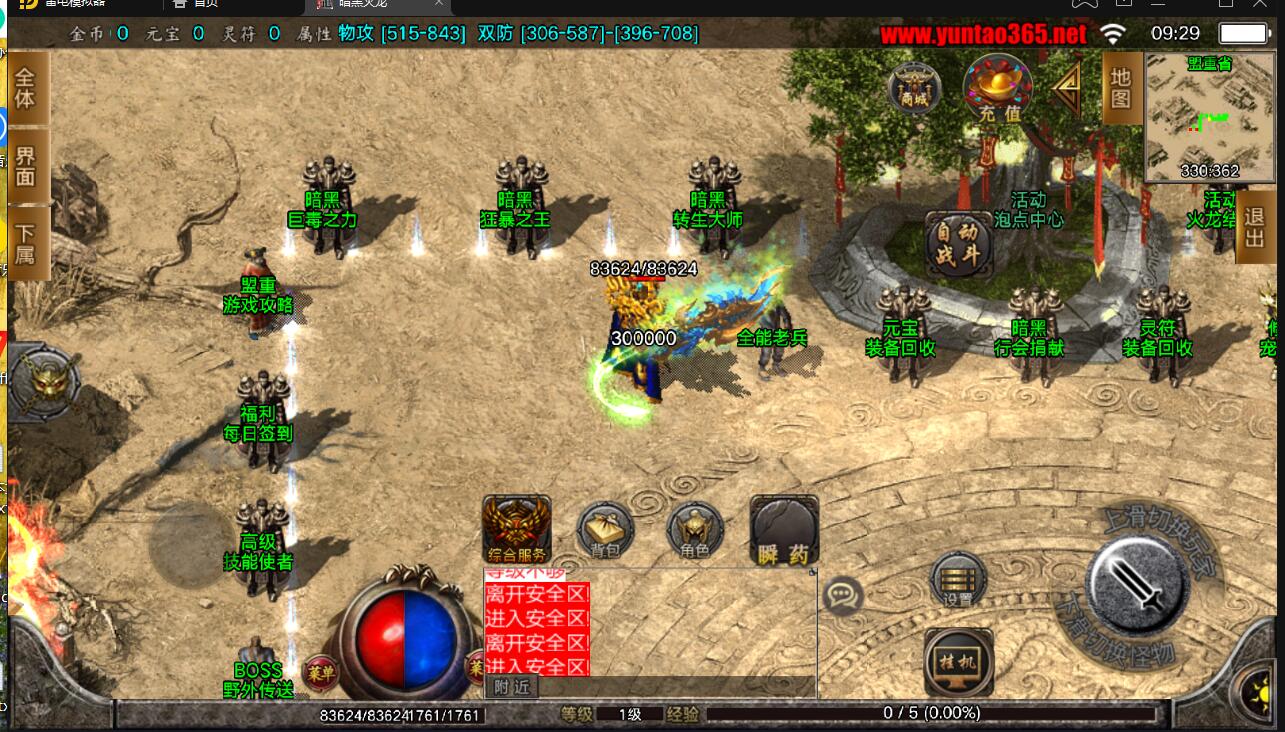1285x732 pixels.
Task: Open the 充值 recharge icon
Action: tap(998, 88)
